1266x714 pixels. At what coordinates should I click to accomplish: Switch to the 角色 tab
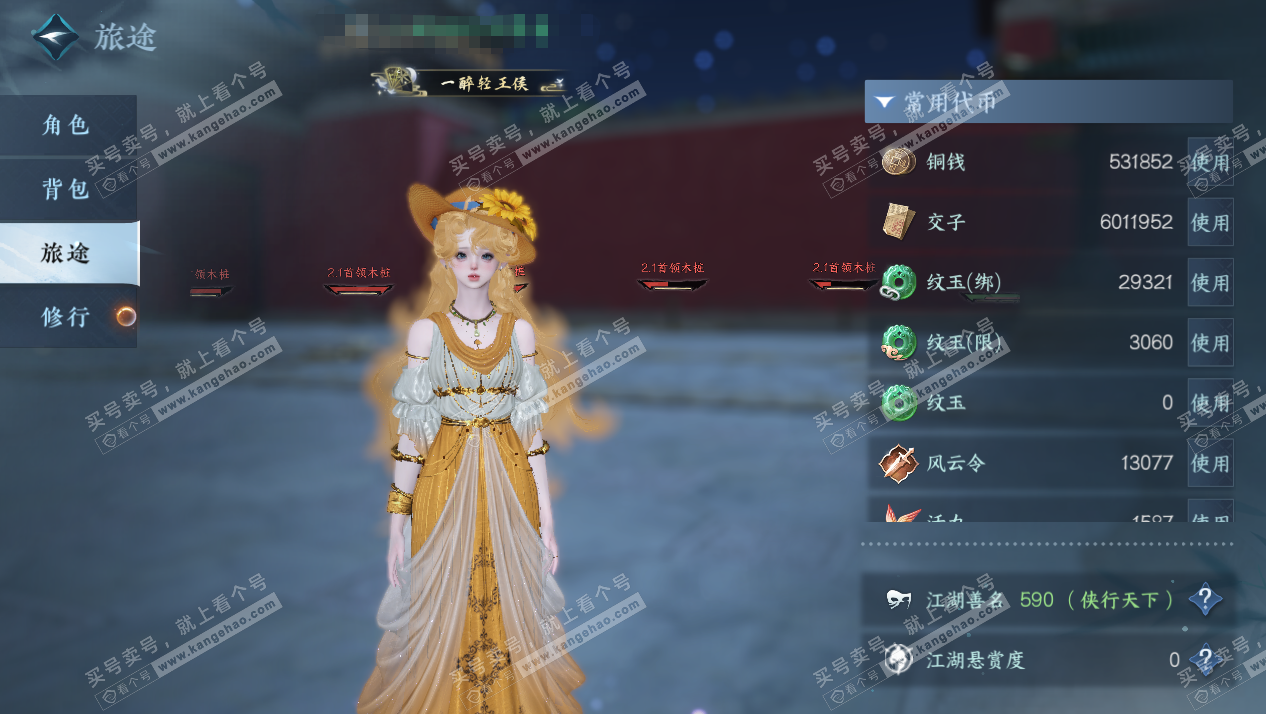click(67, 126)
